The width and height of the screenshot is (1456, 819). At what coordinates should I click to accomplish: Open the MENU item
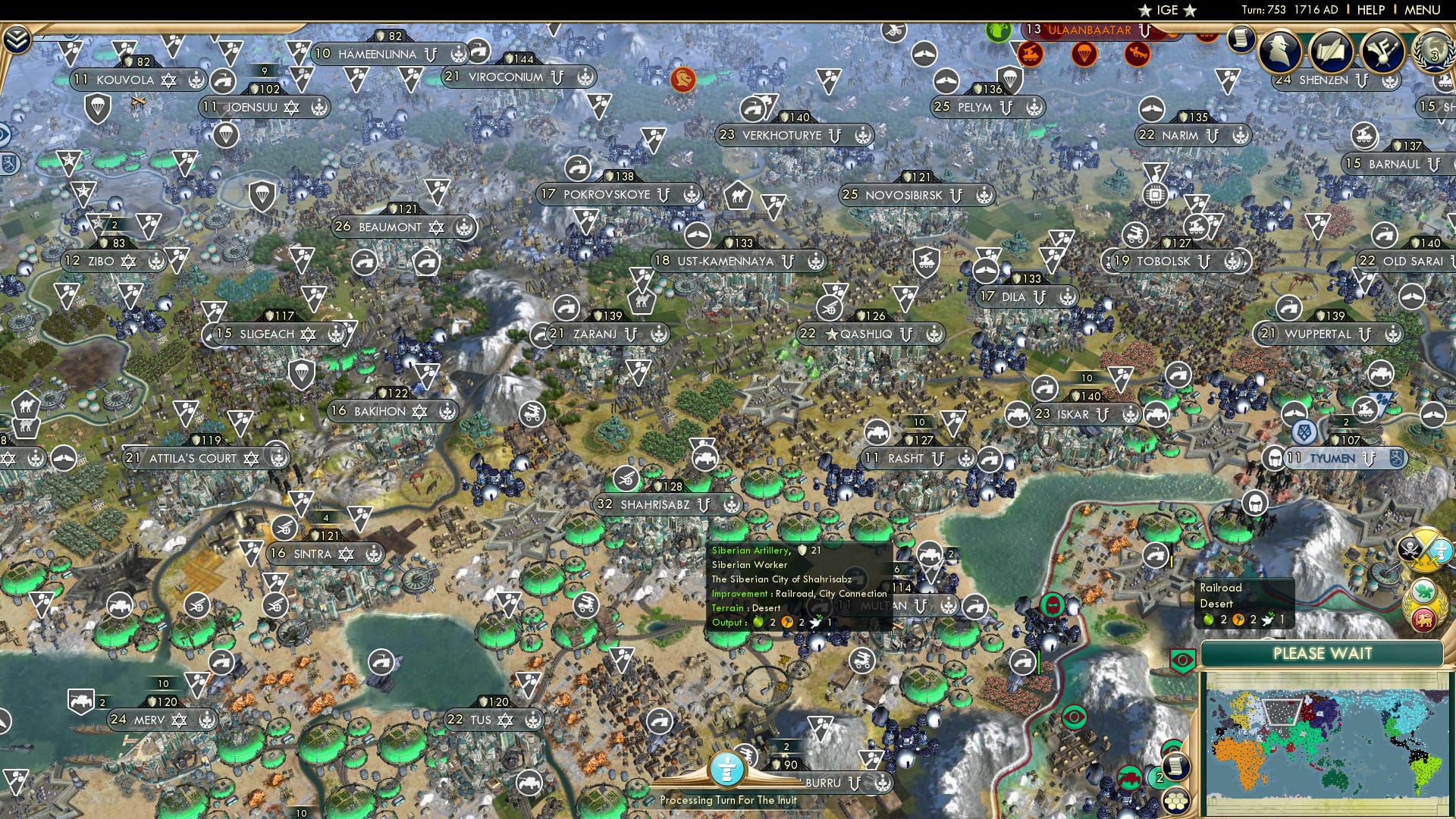coord(1424,10)
